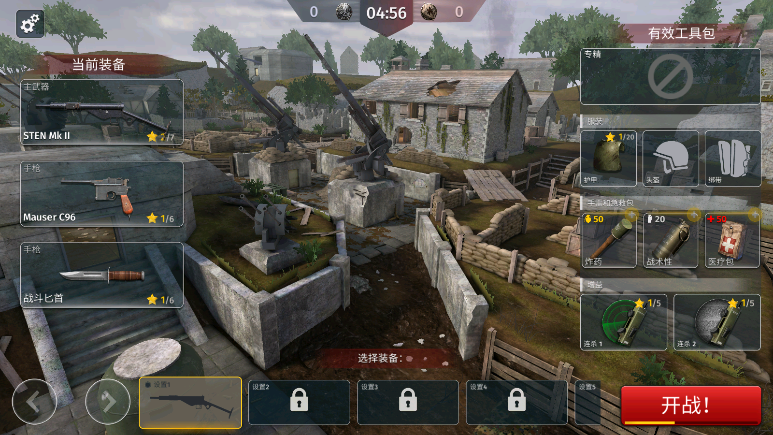Screen dimensions: 773x435
Task: Open the killstreak 2 (连杀 2) slot
Action: click(716, 322)
